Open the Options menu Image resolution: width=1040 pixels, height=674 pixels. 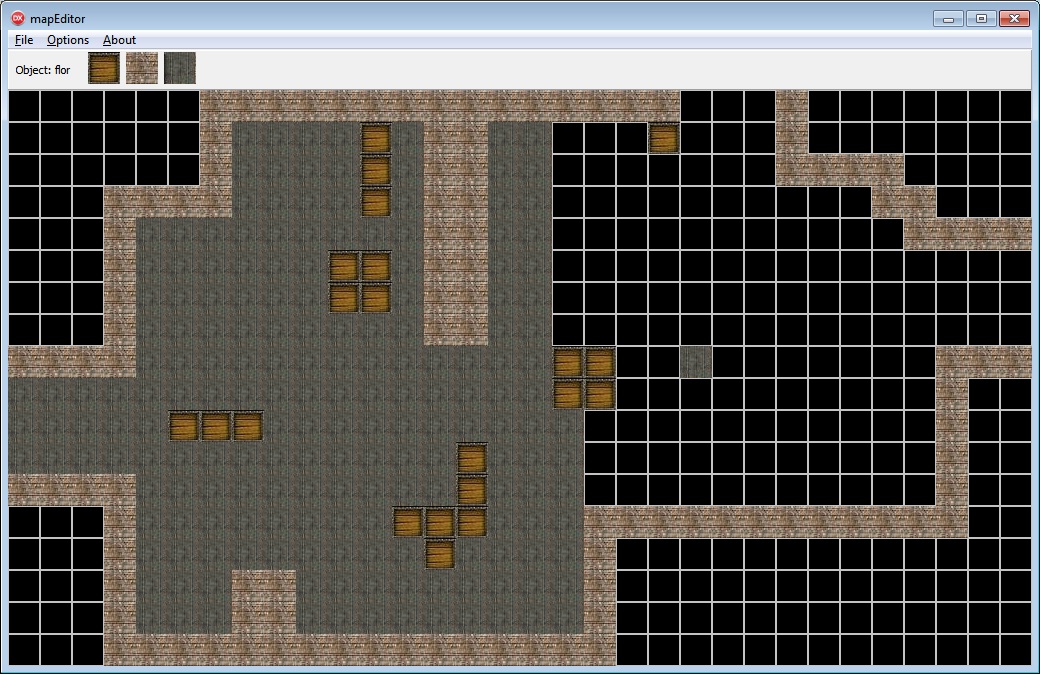tap(68, 40)
